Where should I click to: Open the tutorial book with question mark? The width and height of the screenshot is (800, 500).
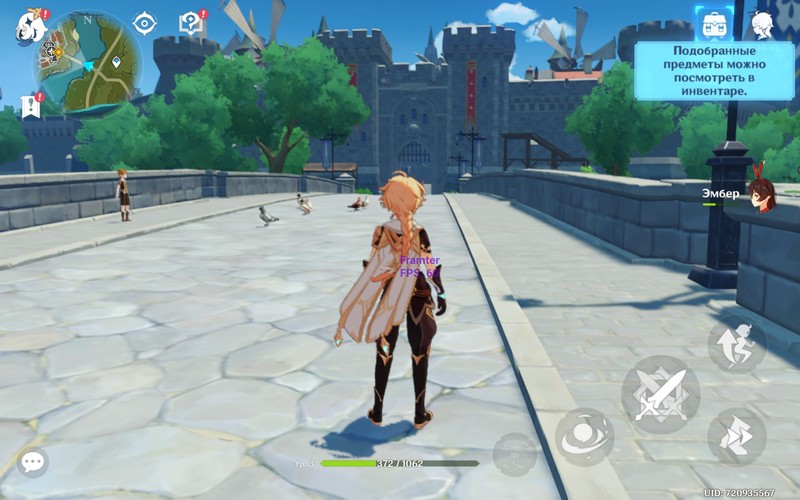(x=190, y=23)
